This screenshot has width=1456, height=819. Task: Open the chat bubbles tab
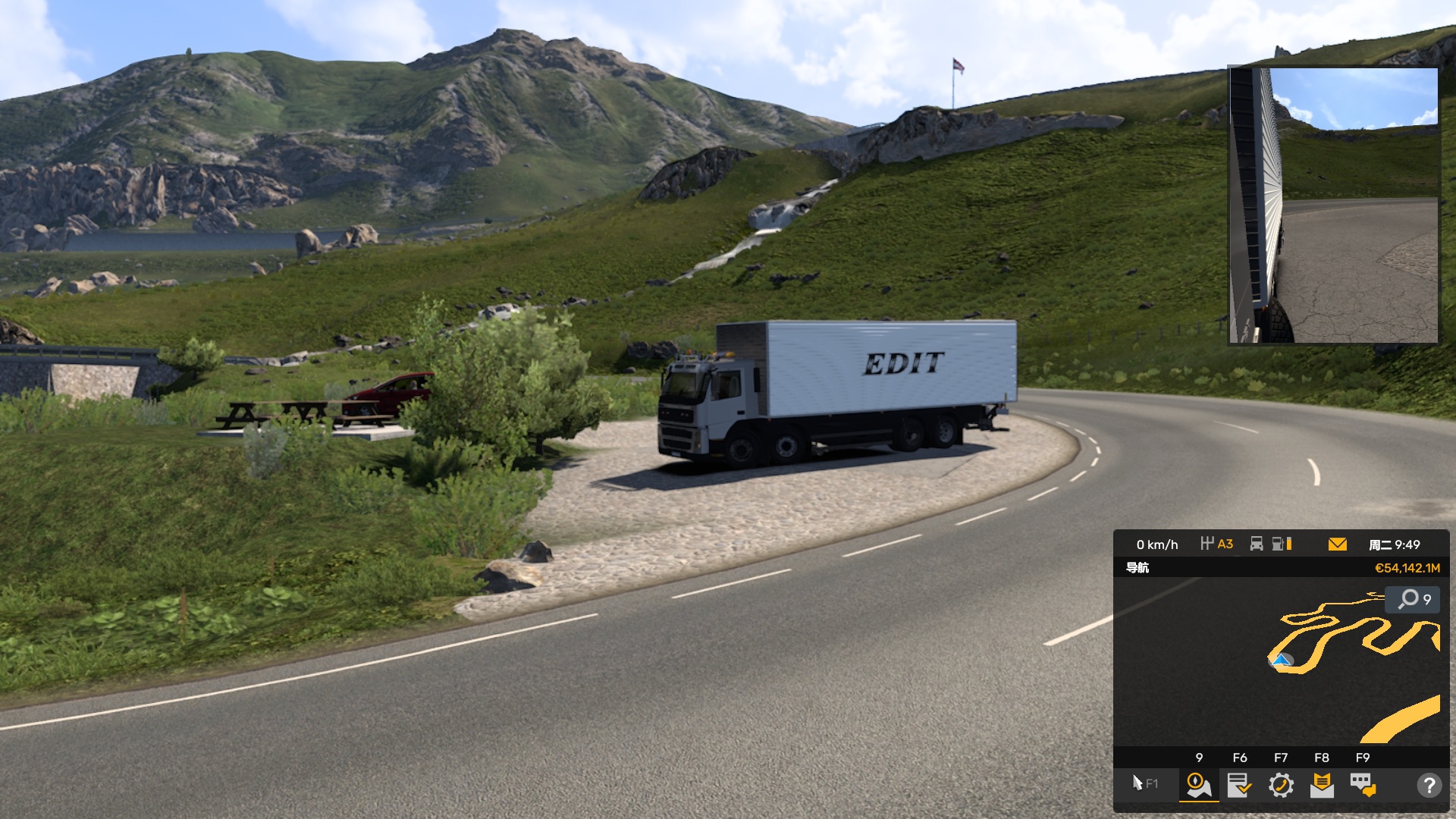pos(1363,785)
